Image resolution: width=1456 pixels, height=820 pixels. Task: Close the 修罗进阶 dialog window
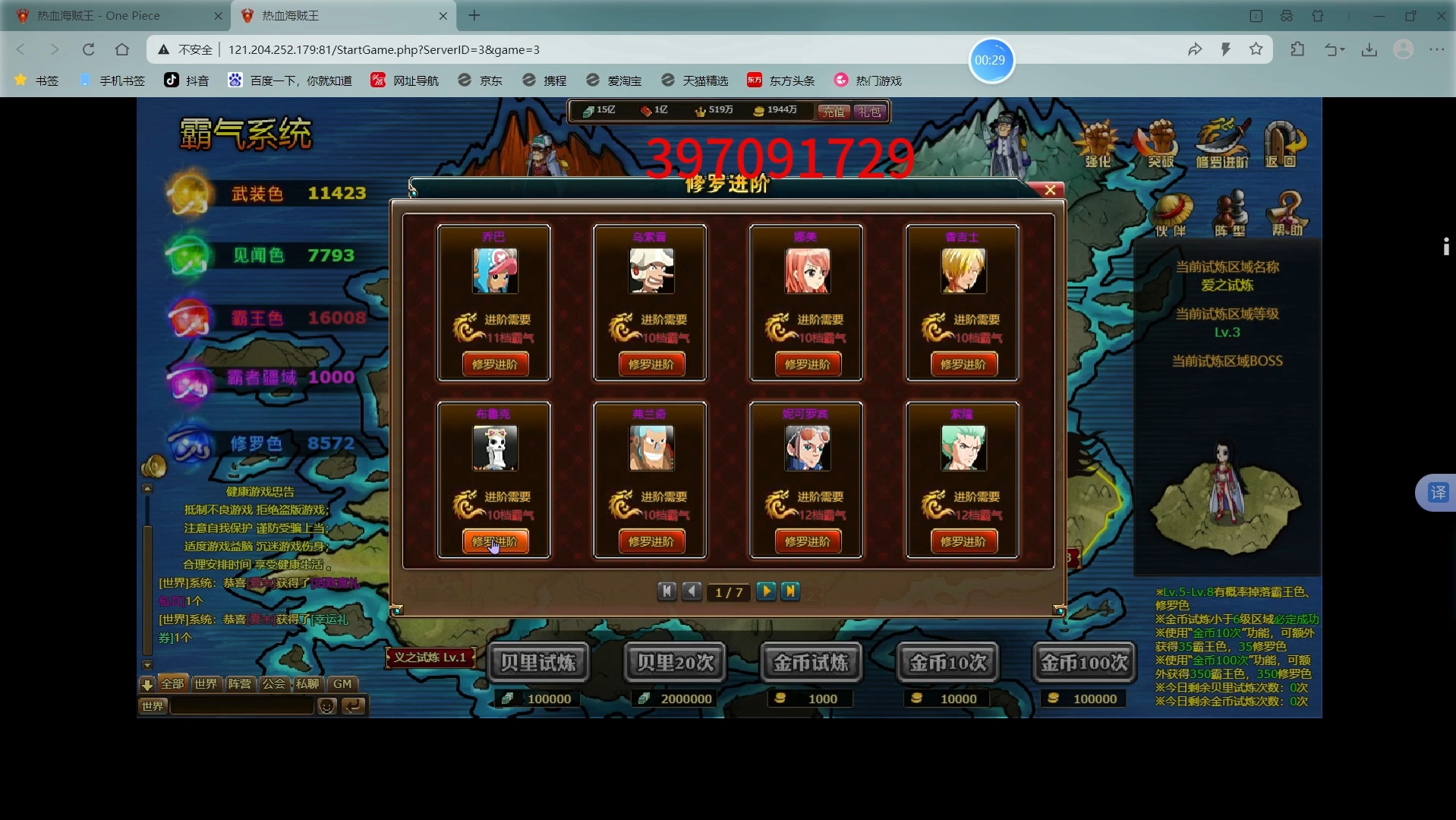click(x=1050, y=190)
